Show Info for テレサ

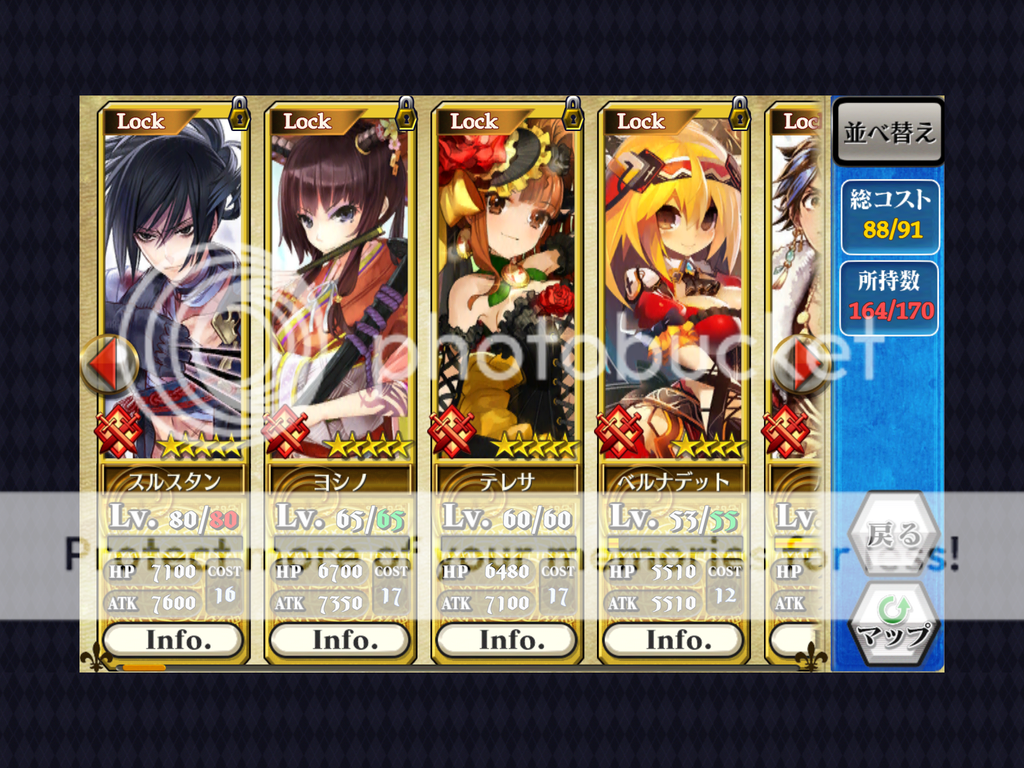(x=507, y=639)
